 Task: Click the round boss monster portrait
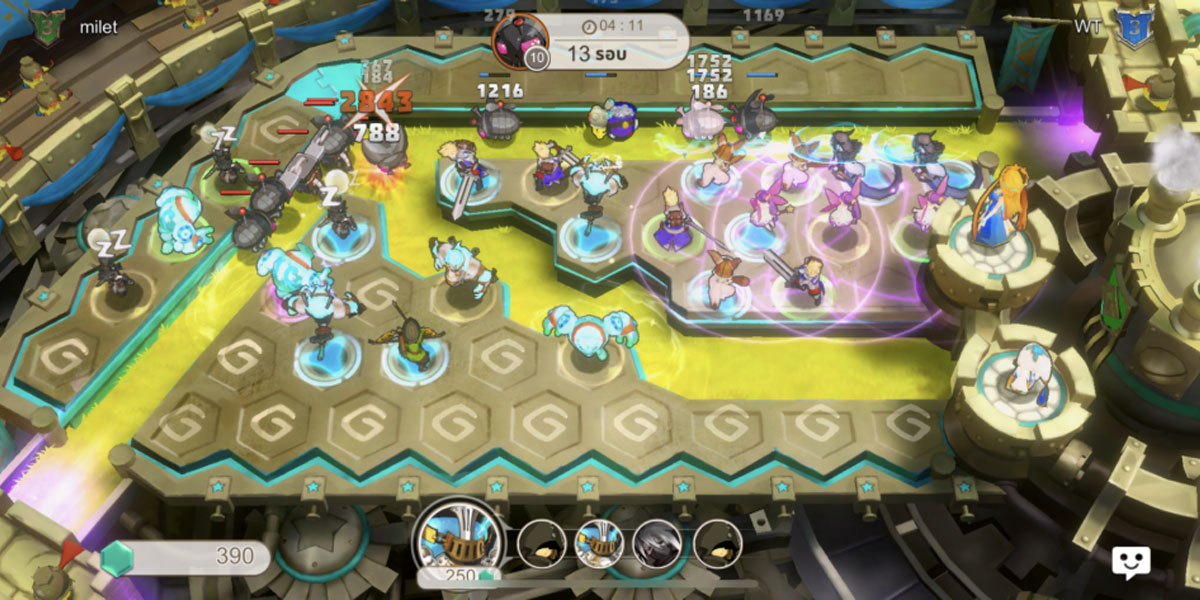[x=519, y=42]
